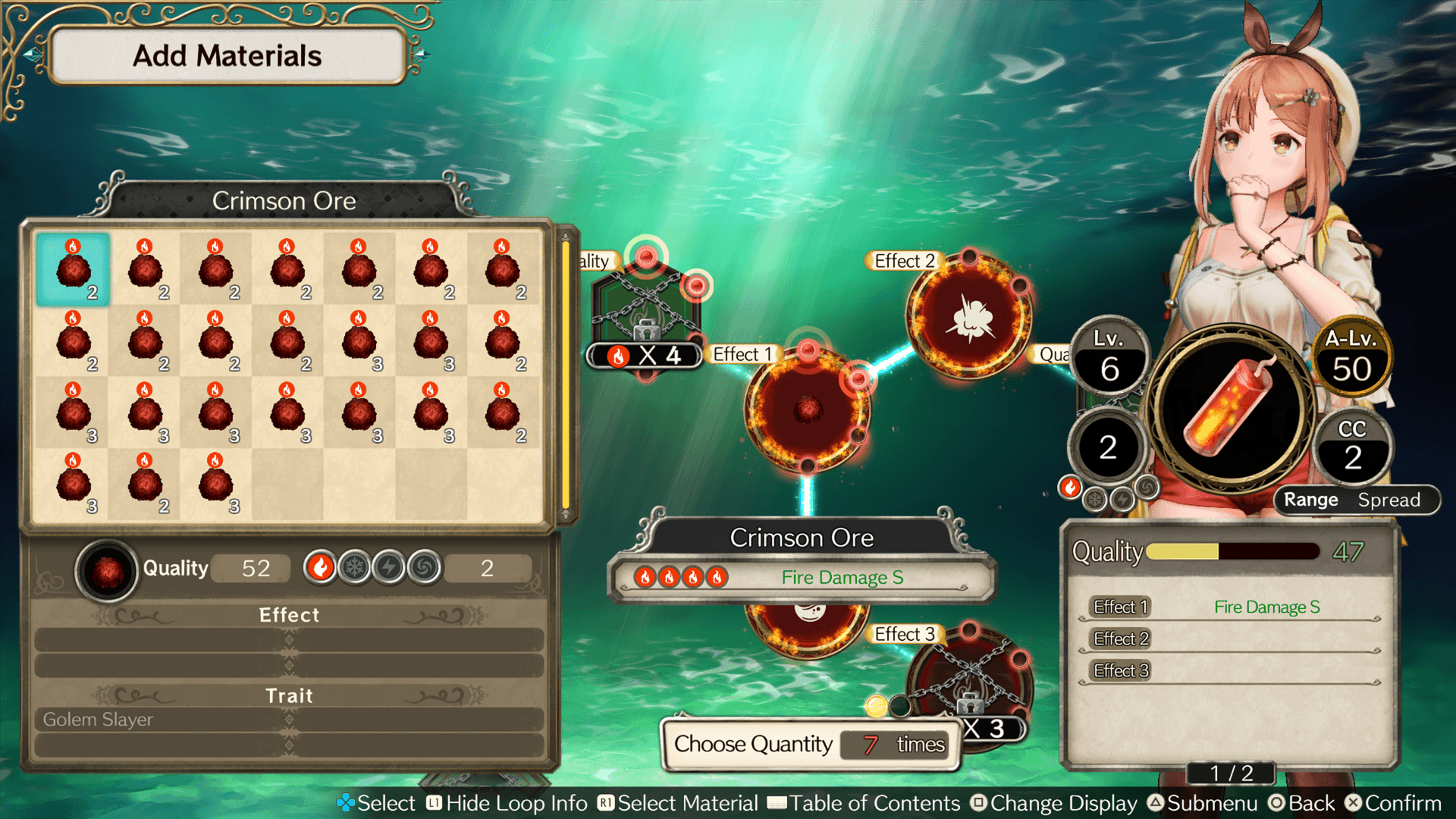
Task: Click the Crimson Ore list scrollbar
Action: pos(565,375)
